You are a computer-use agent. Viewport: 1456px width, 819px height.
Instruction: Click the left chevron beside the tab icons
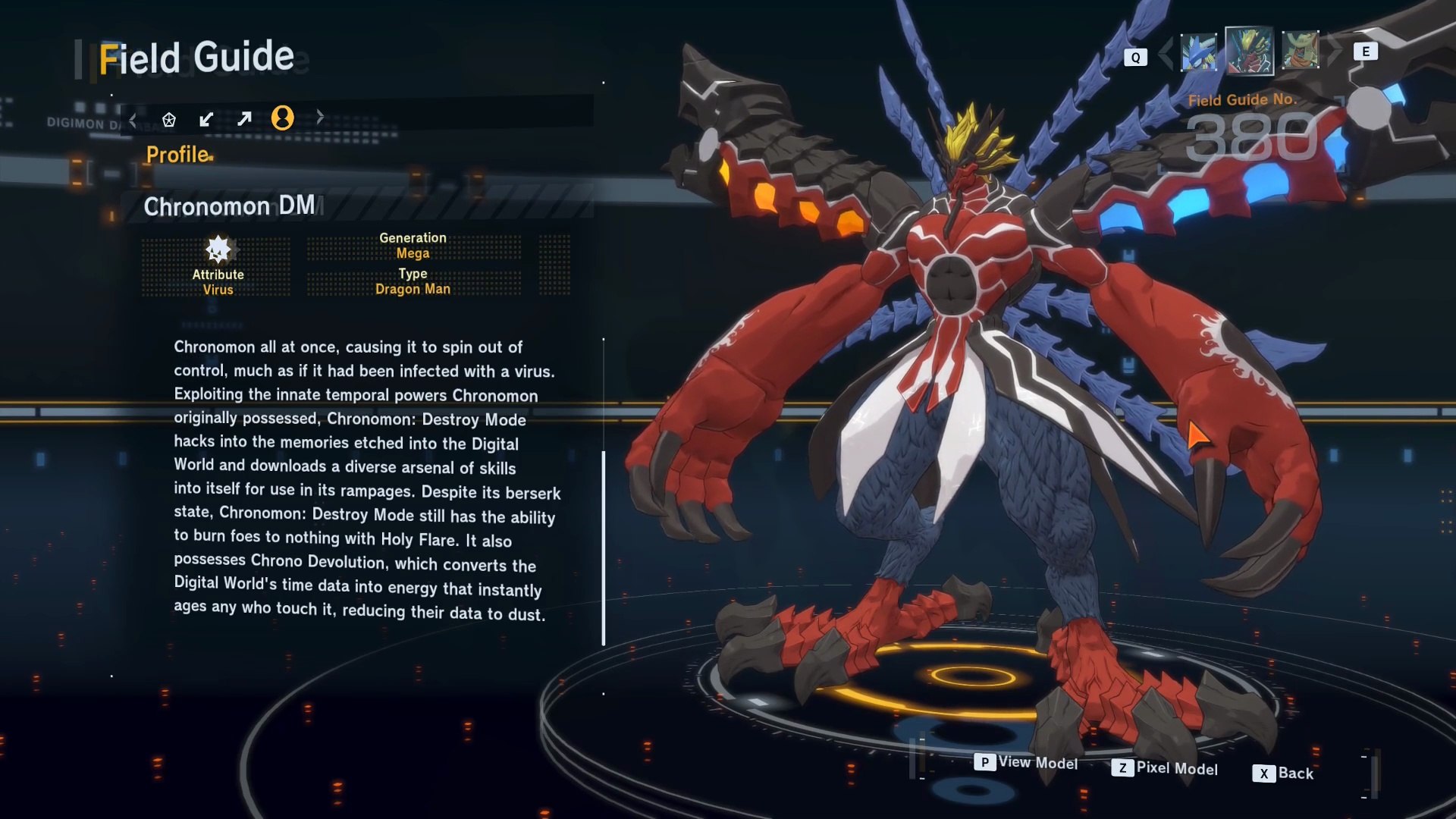tap(133, 119)
